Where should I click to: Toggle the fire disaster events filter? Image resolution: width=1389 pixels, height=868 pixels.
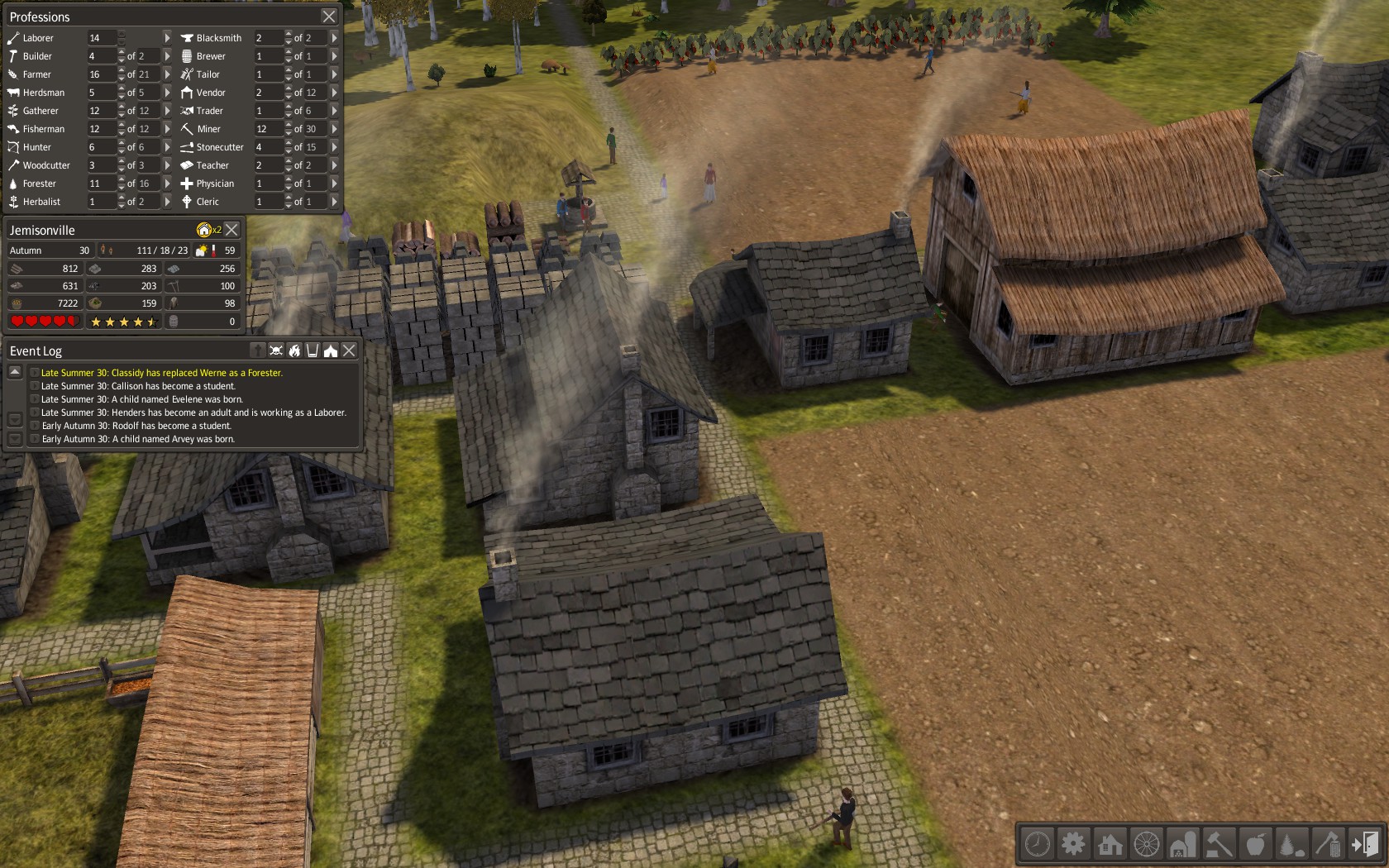(x=294, y=351)
